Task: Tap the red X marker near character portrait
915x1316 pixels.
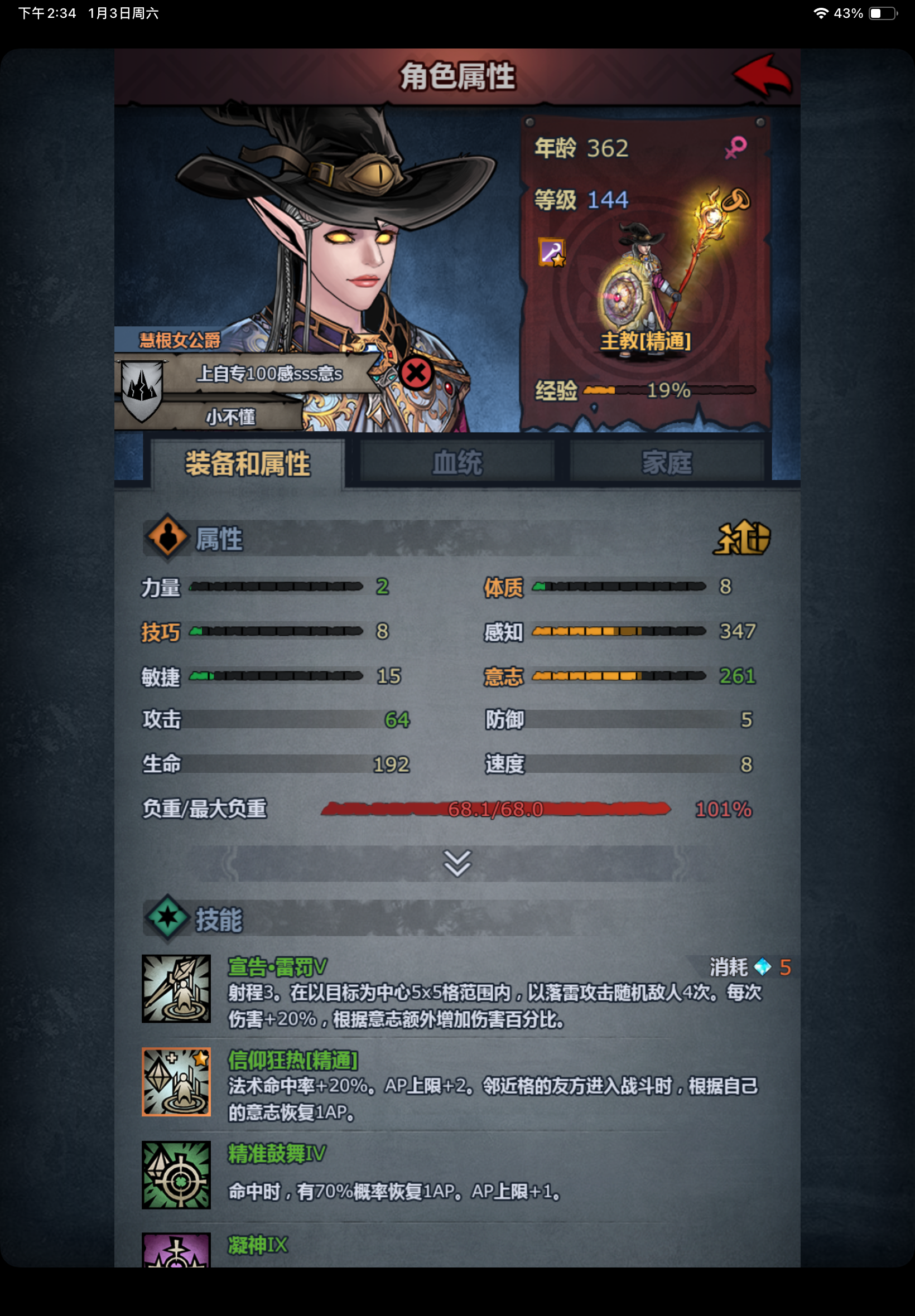Action: coord(416,375)
